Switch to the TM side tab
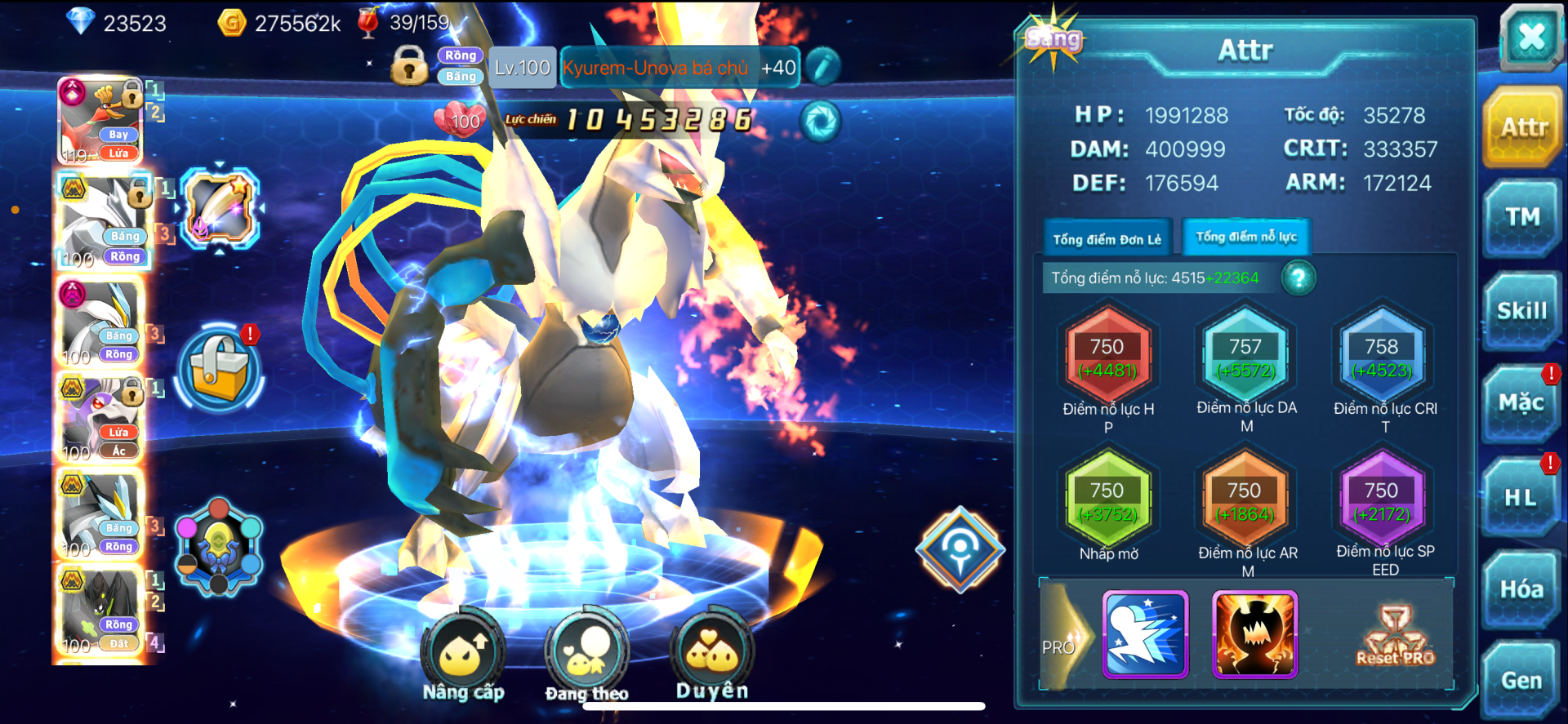Viewport: 1568px width, 724px height. click(x=1522, y=217)
